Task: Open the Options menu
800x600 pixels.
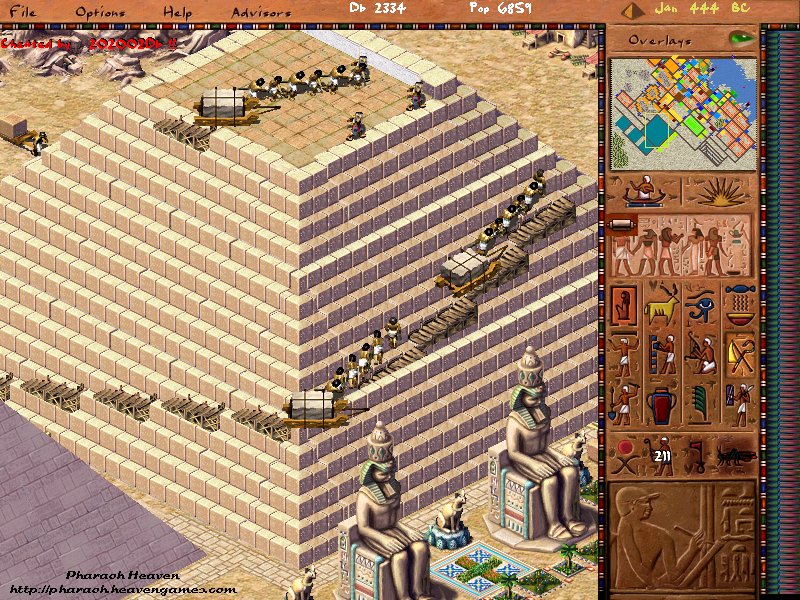Action: coord(101,13)
